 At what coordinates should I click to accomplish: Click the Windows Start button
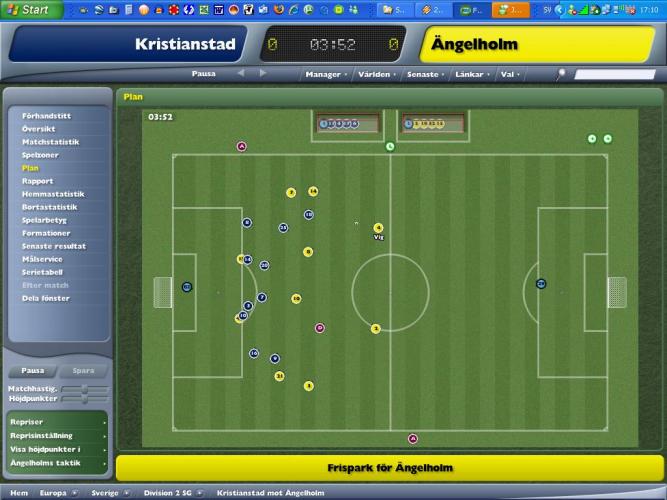pyautogui.click(x=32, y=9)
